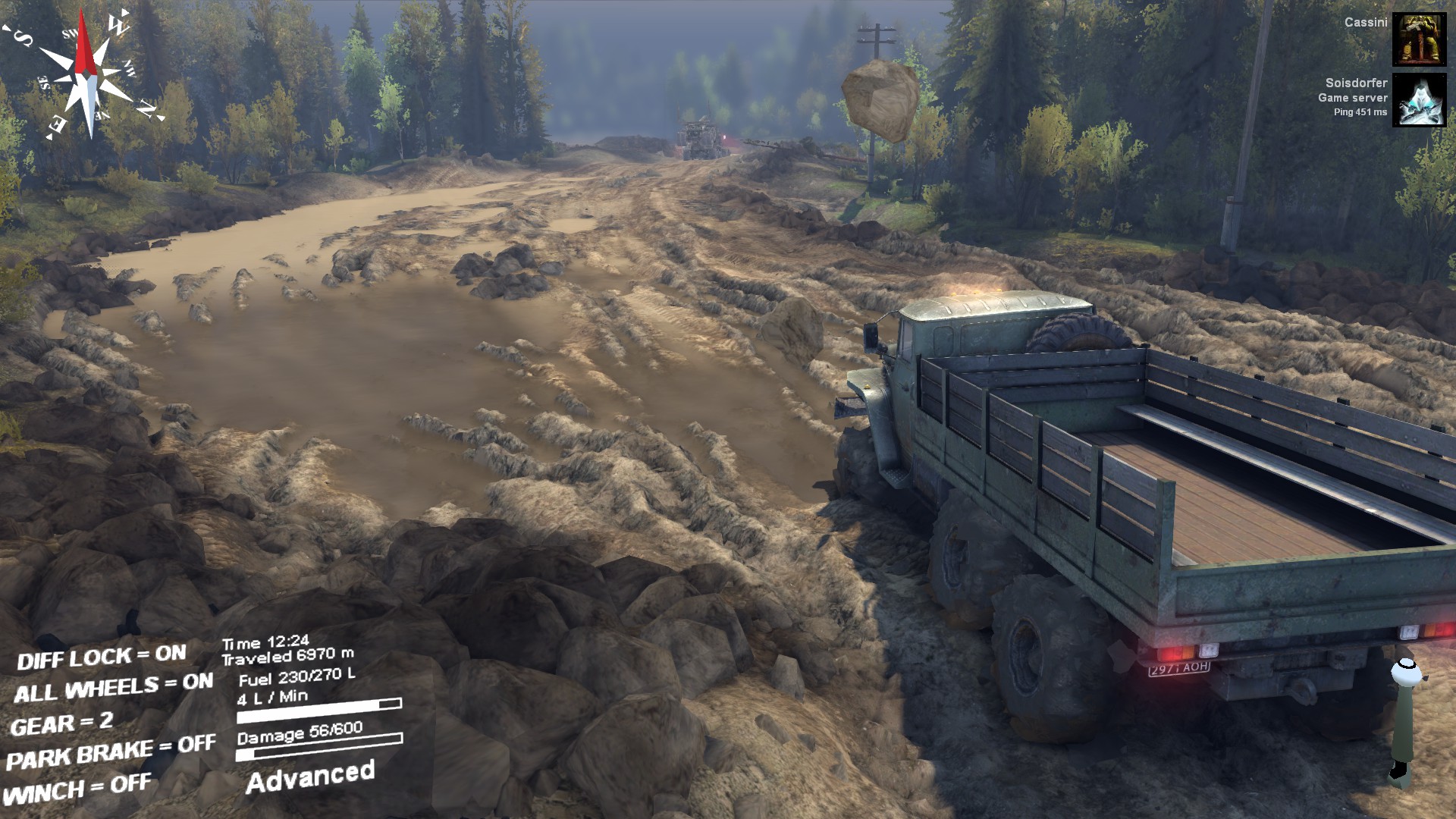Activate the WINCH control
1456x819 pixels.
click(x=77, y=789)
